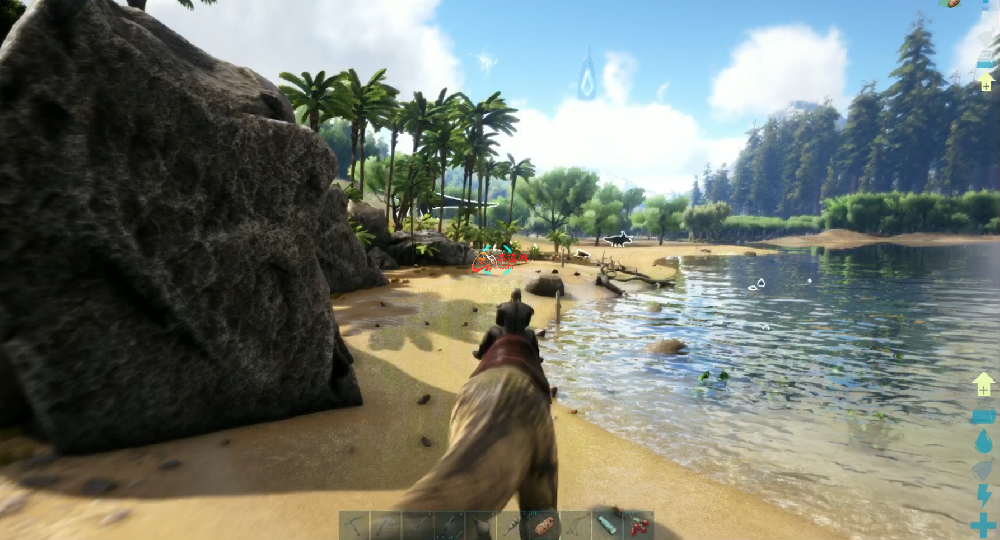The width and height of the screenshot is (1000, 540).
Task: Eat the cooked meat in the hotbar
Action: point(544,525)
